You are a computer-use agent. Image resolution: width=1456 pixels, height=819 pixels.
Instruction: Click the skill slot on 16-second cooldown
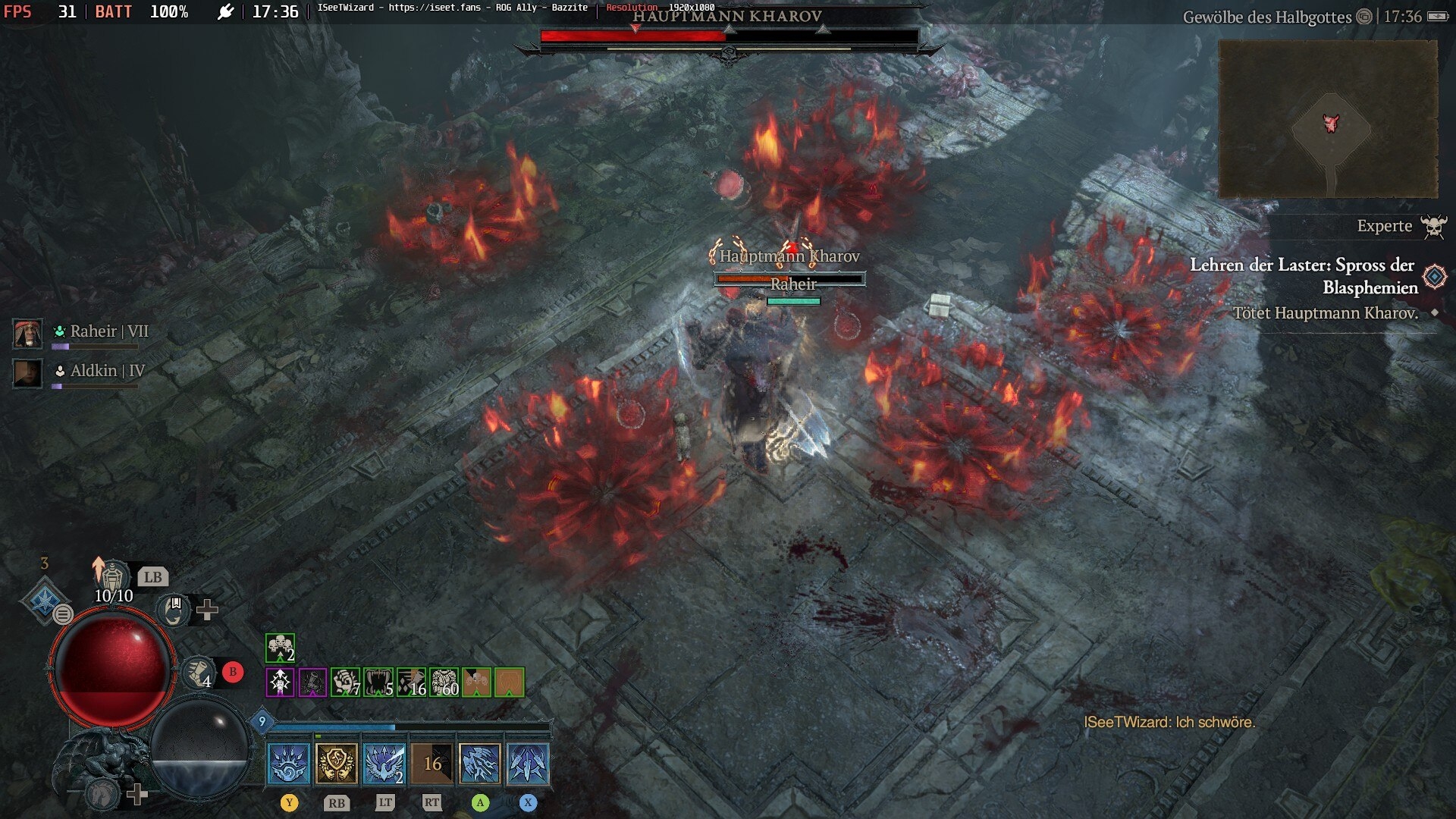click(432, 763)
